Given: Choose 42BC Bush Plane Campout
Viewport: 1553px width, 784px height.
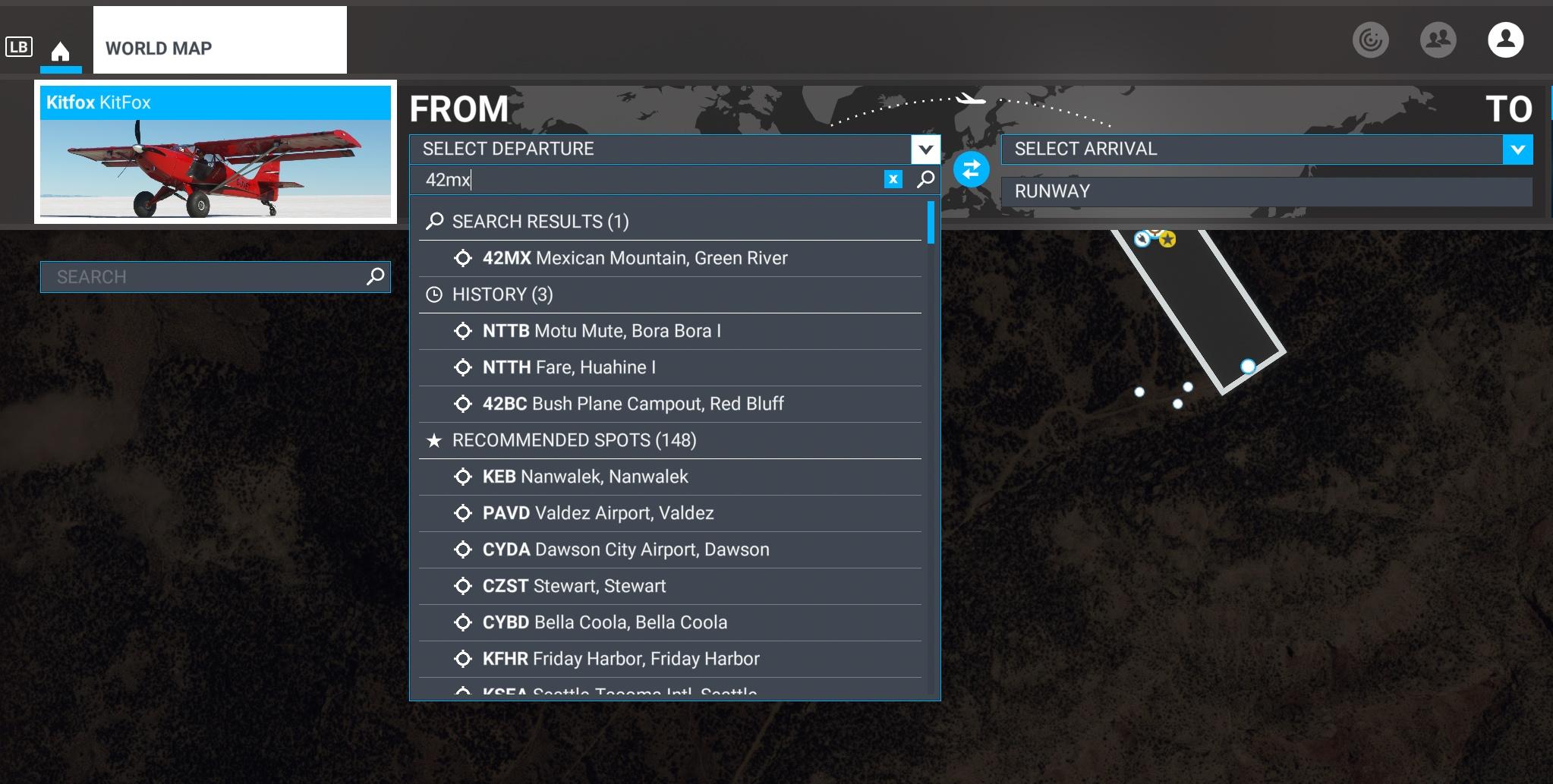Looking at the screenshot, I should tap(632, 404).
